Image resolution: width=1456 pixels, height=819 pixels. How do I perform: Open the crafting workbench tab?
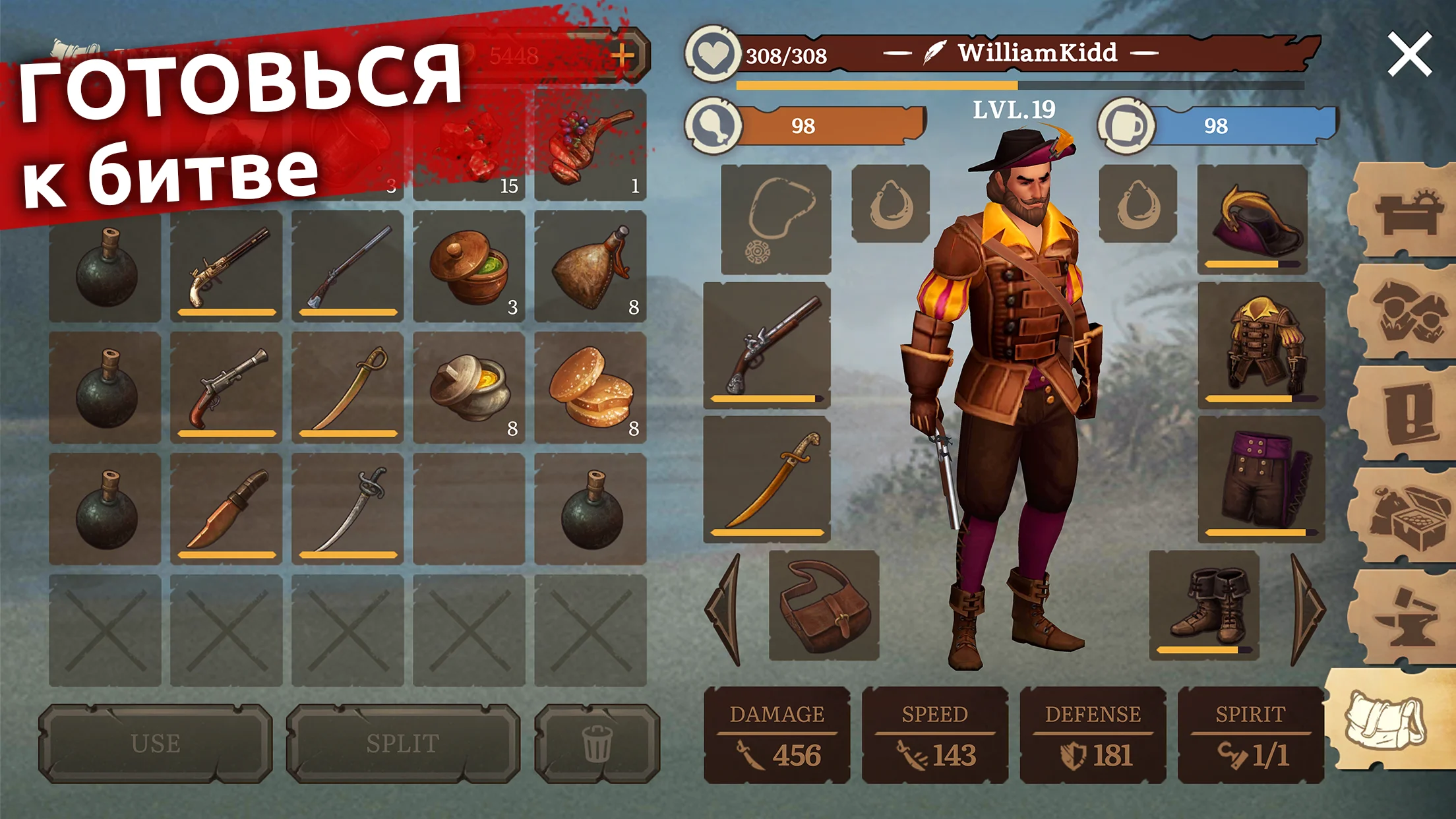pyautogui.click(x=1406, y=211)
